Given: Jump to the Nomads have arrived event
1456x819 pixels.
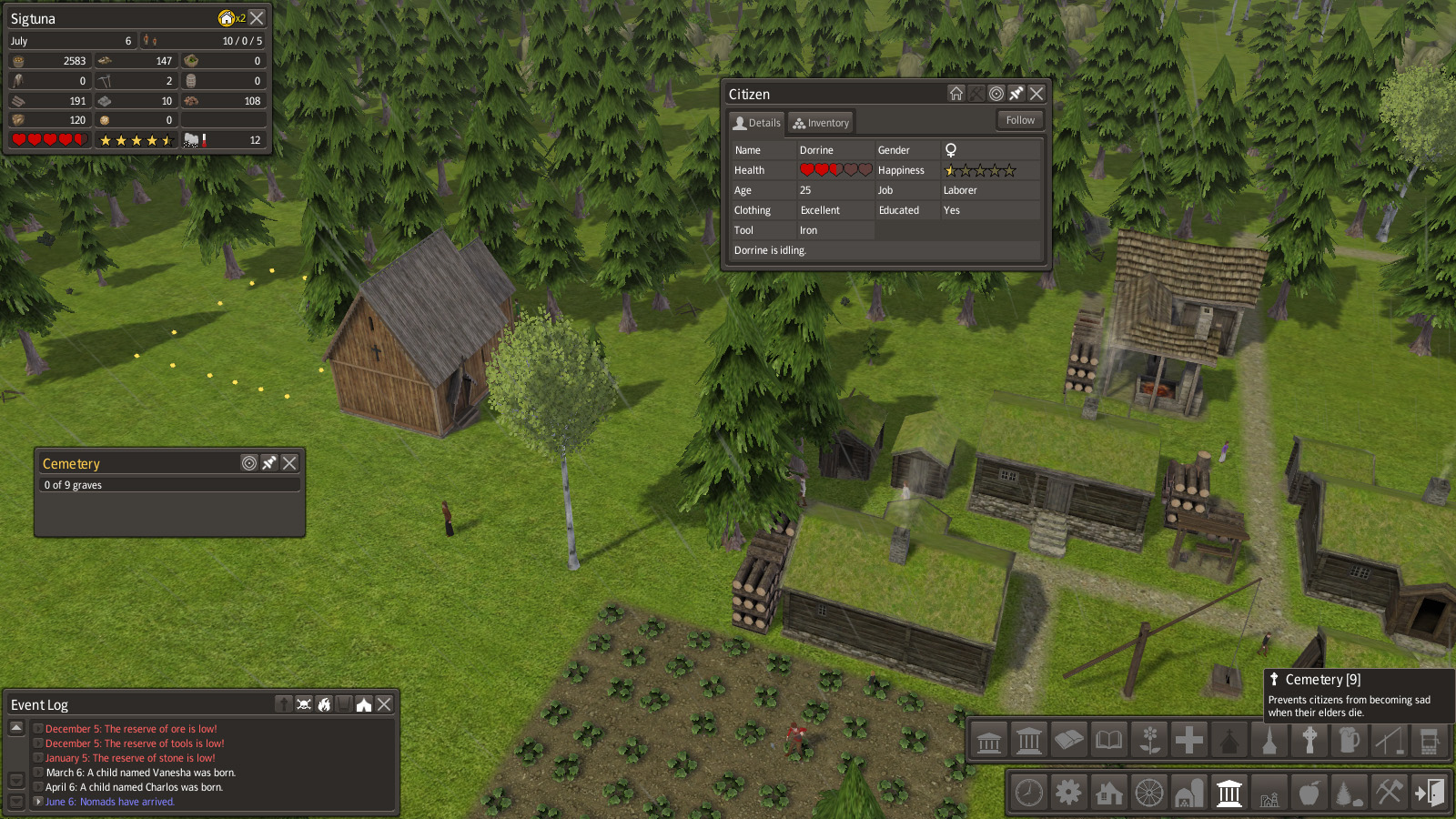Looking at the screenshot, I should (x=109, y=802).
